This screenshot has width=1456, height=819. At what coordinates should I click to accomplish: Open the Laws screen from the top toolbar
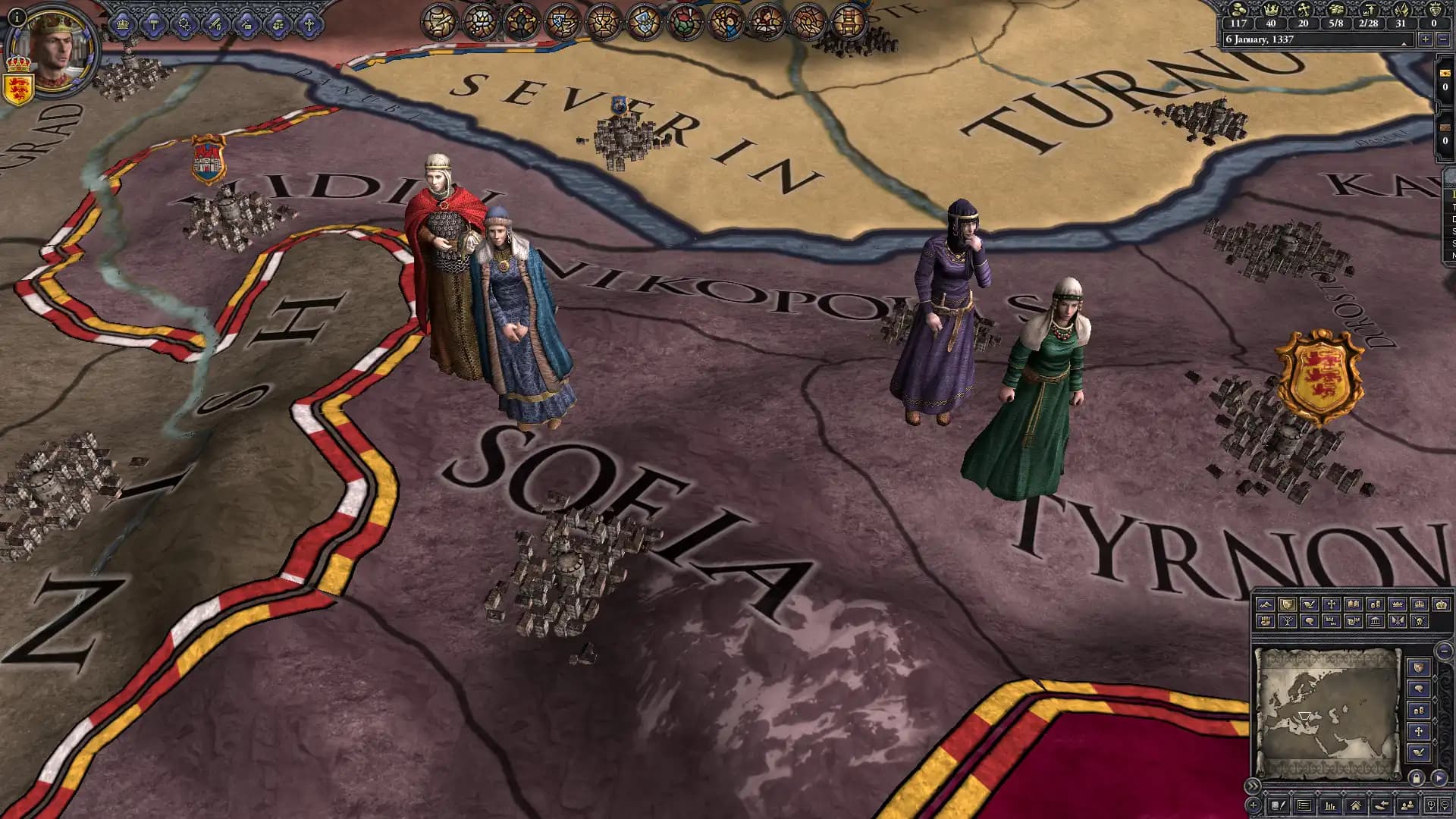coord(153,24)
